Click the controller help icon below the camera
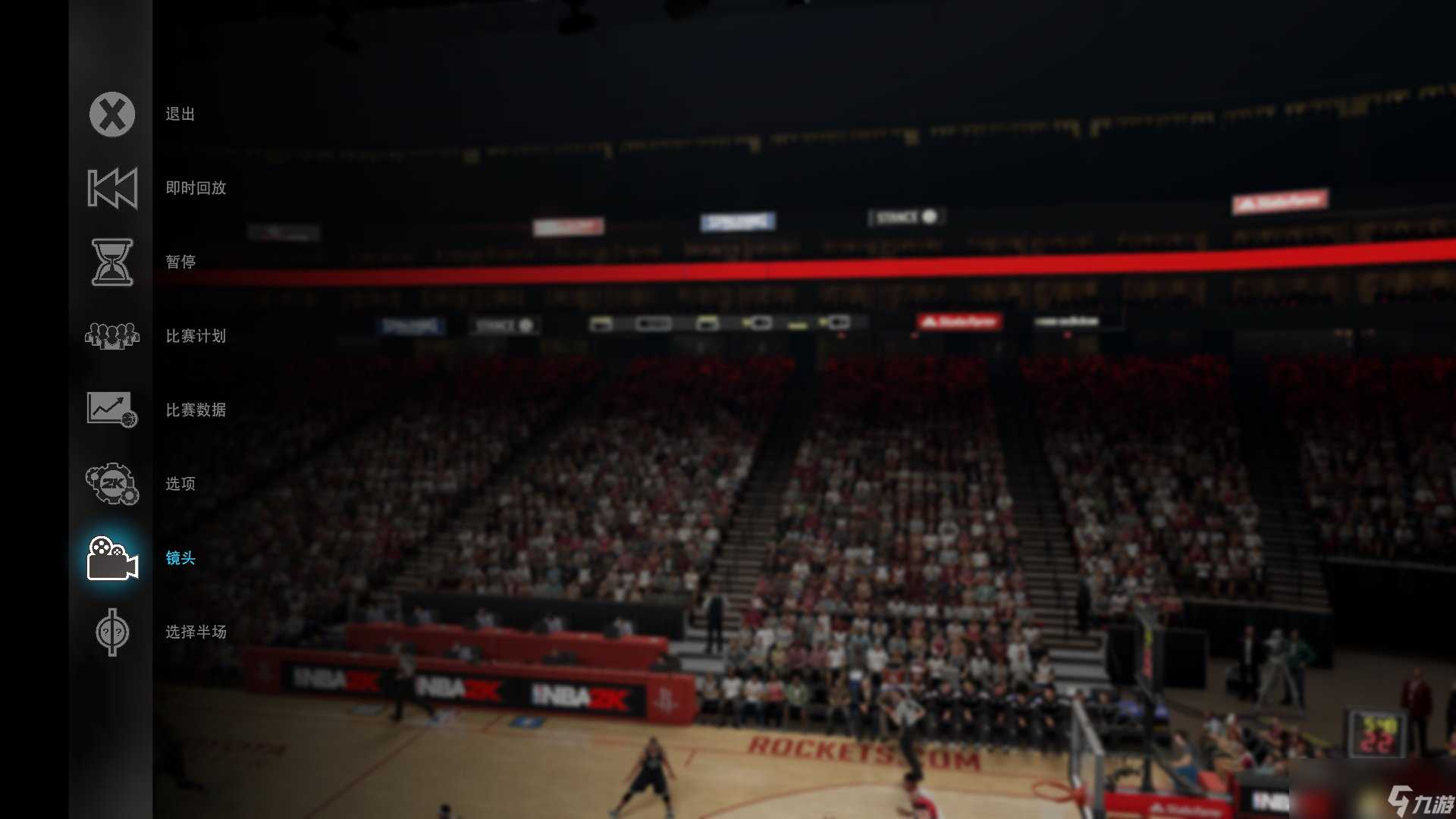The image size is (1456, 819). pos(111,632)
